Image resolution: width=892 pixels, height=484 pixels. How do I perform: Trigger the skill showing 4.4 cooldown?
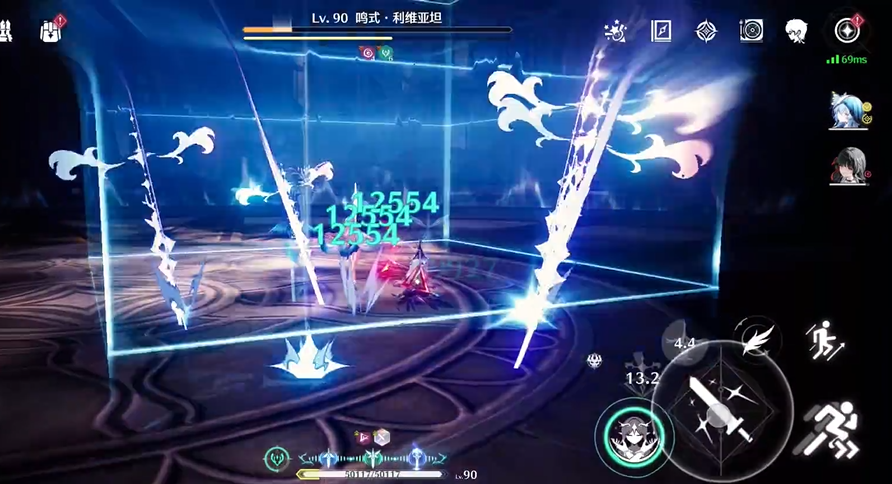685,343
